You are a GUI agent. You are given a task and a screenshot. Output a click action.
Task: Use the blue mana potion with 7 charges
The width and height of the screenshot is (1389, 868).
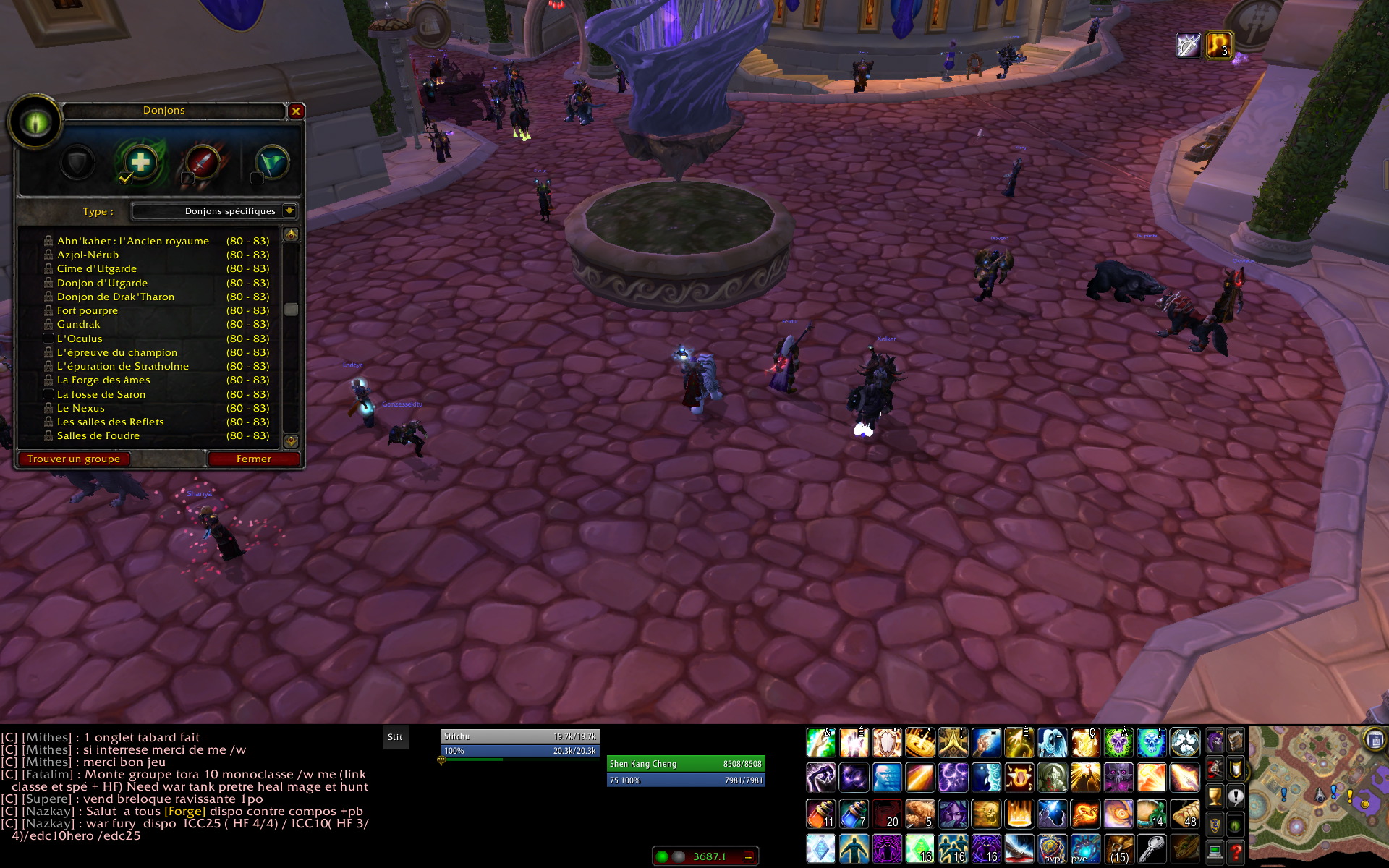coord(854,814)
